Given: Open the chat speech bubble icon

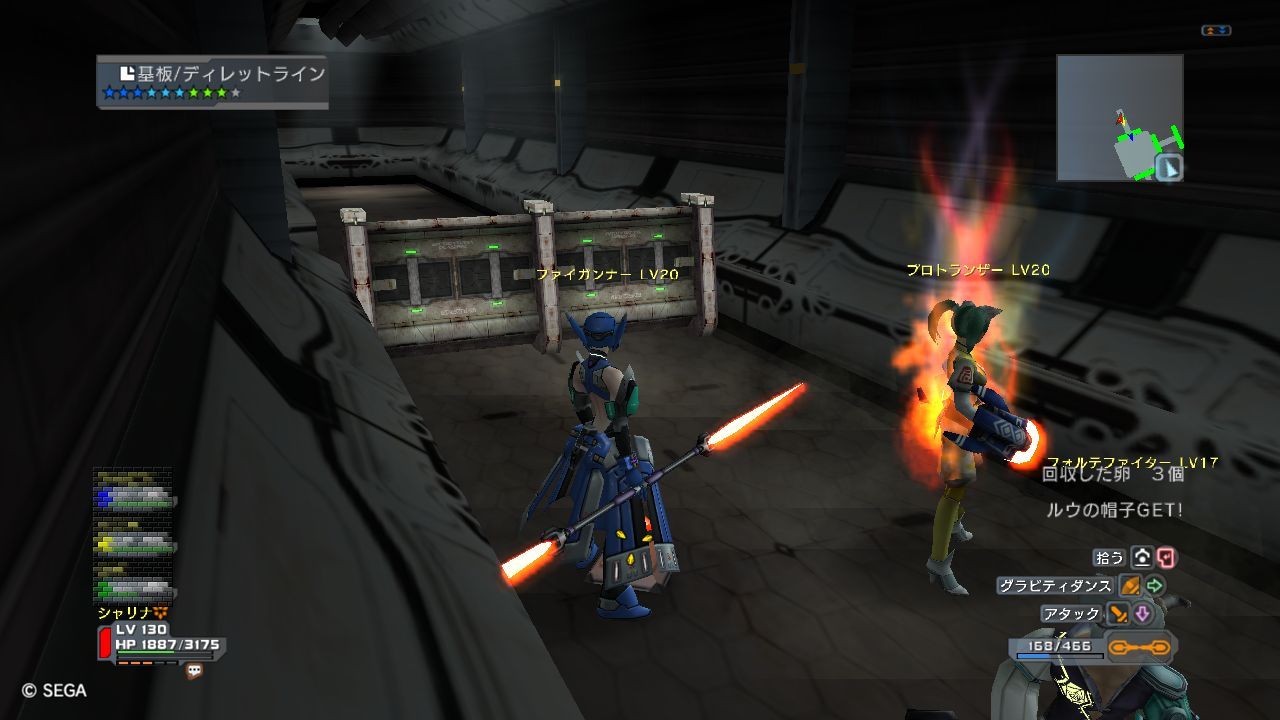Looking at the screenshot, I should [x=194, y=671].
